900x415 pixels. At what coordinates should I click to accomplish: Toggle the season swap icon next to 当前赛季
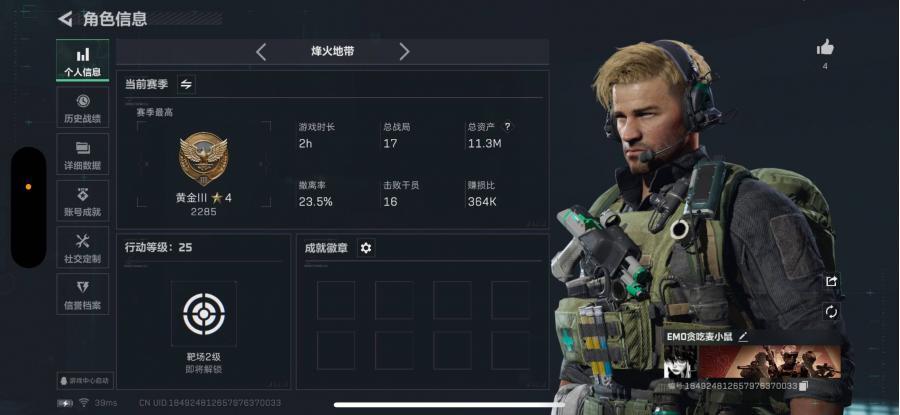(x=186, y=85)
